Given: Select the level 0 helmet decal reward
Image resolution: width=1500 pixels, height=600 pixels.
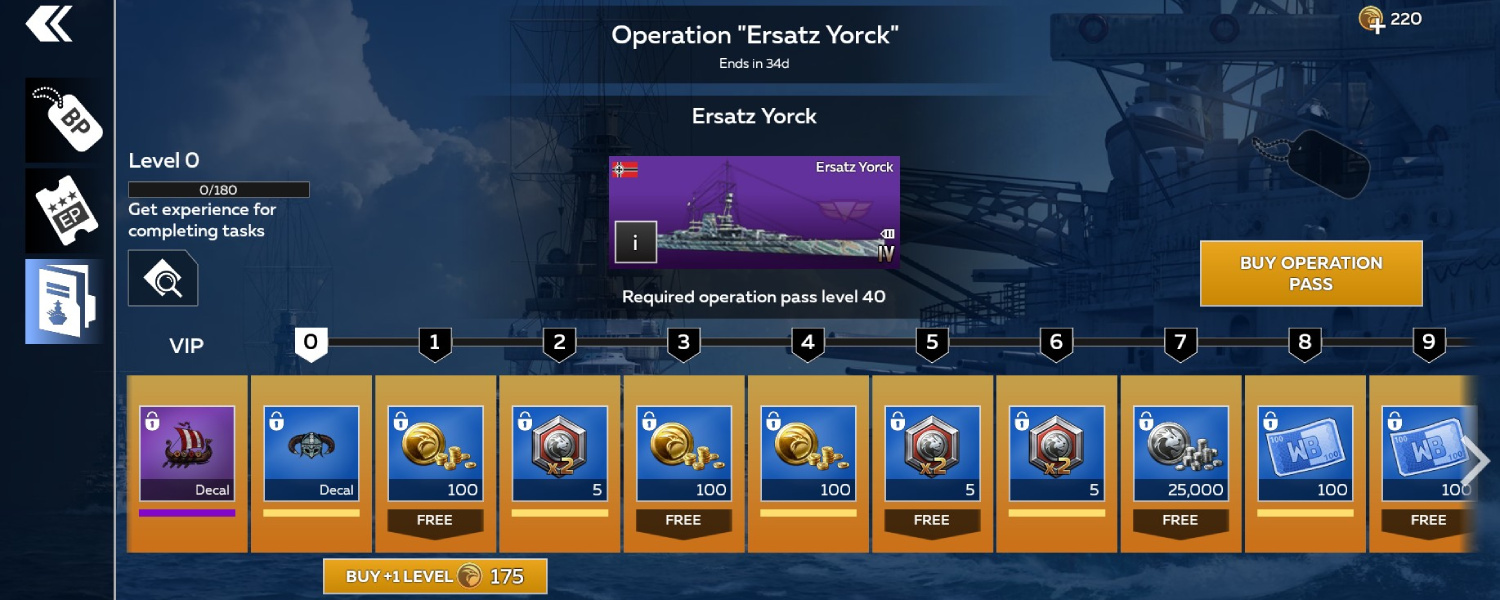Looking at the screenshot, I should (311, 453).
